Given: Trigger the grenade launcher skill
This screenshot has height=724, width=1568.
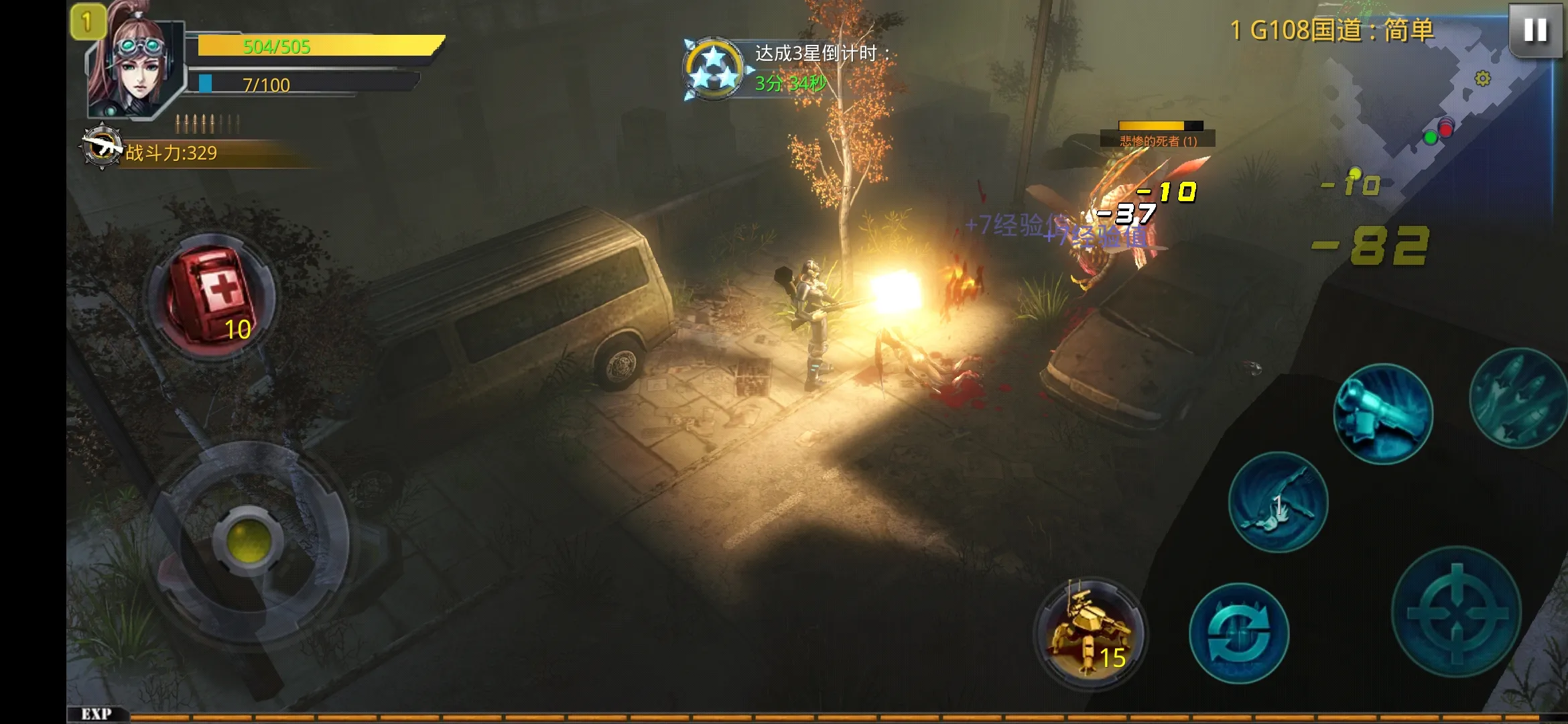Looking at the screenshot, I should [1382, 414].
